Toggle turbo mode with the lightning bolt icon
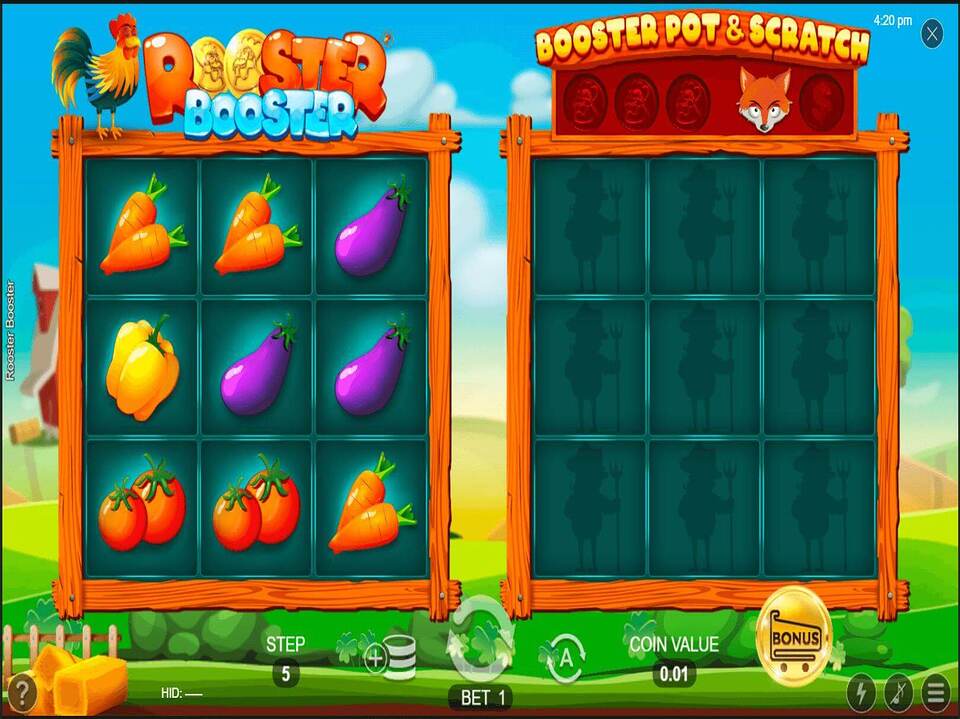The width and height of the screenshot is (960, 719). point(861,692)
